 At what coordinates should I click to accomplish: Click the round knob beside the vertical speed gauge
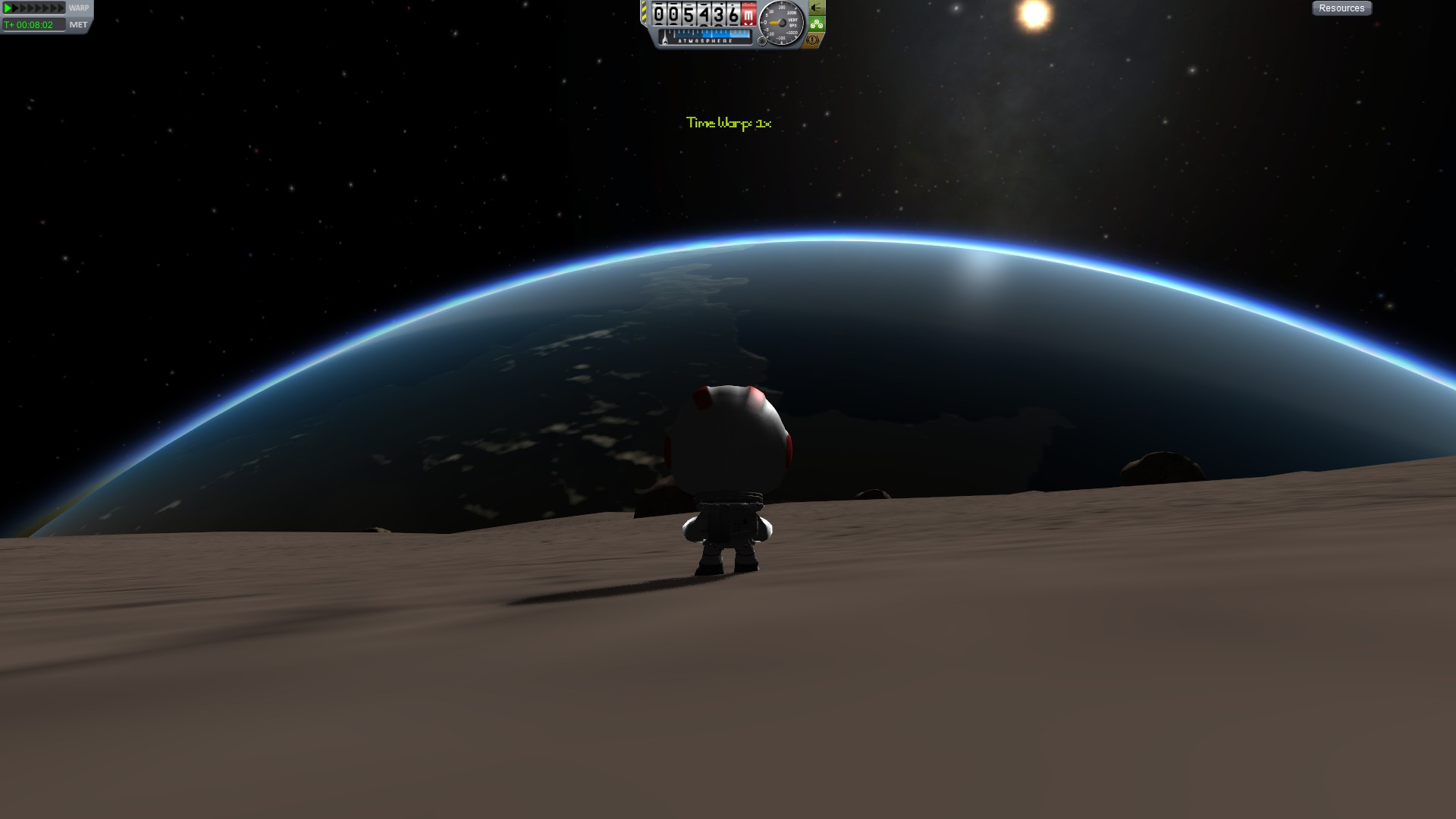click(x=762, y=40)
